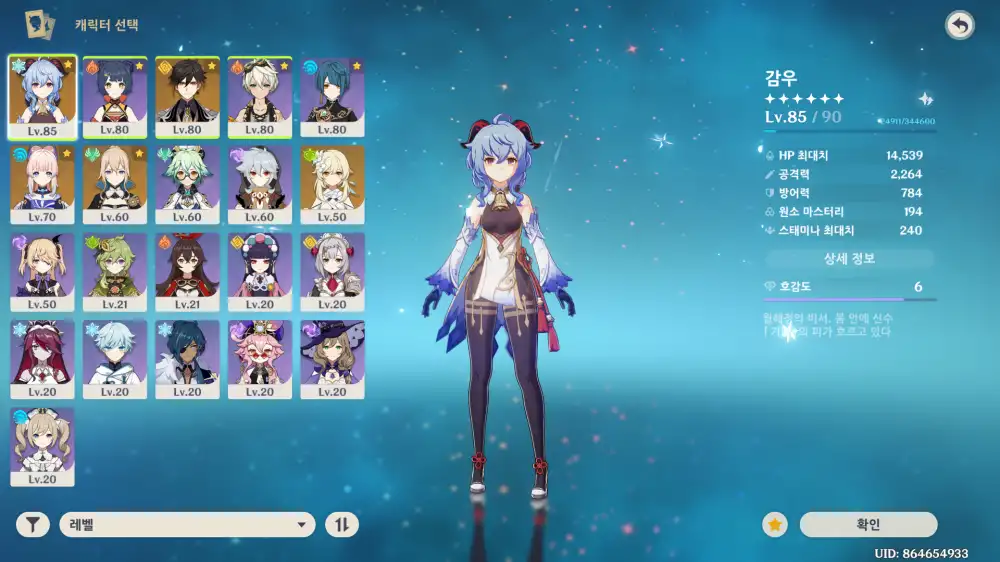This screenshot has width=1000, height=562.
Task: Select Ganyu's Lv.85 character card
Action: pos(43,96)
